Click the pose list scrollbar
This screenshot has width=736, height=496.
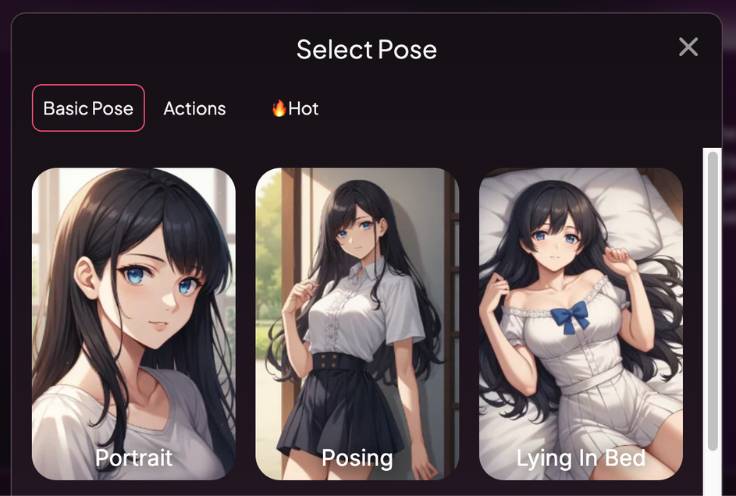pos(712,300)
